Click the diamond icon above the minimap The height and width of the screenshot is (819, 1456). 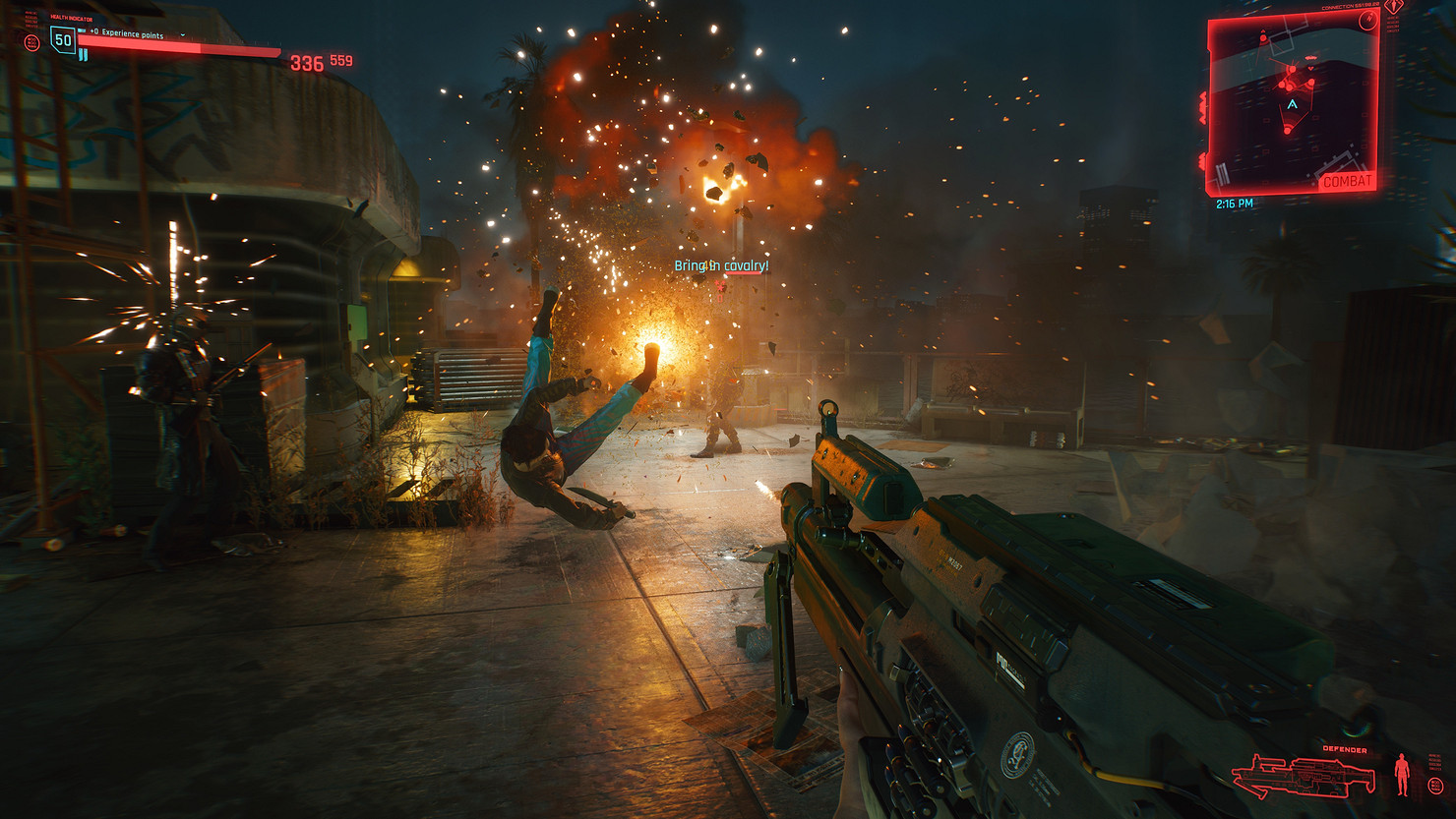point(1393,7)
